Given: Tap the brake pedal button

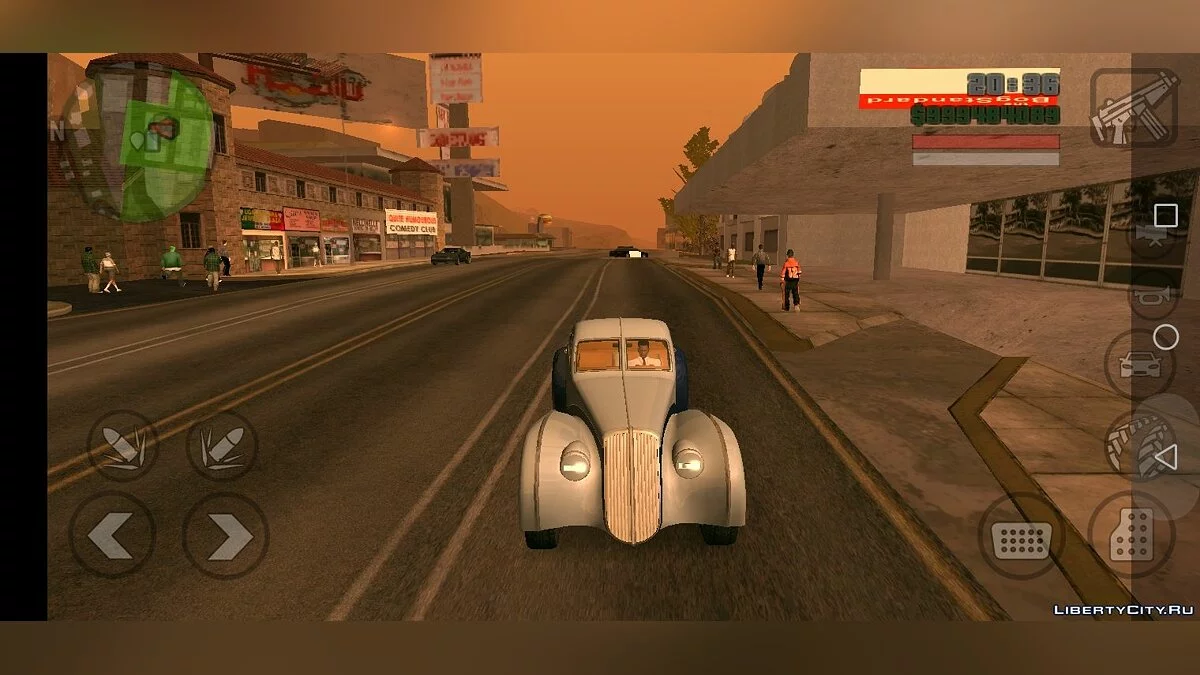Looking at the screenshot, I should 1020,537.
